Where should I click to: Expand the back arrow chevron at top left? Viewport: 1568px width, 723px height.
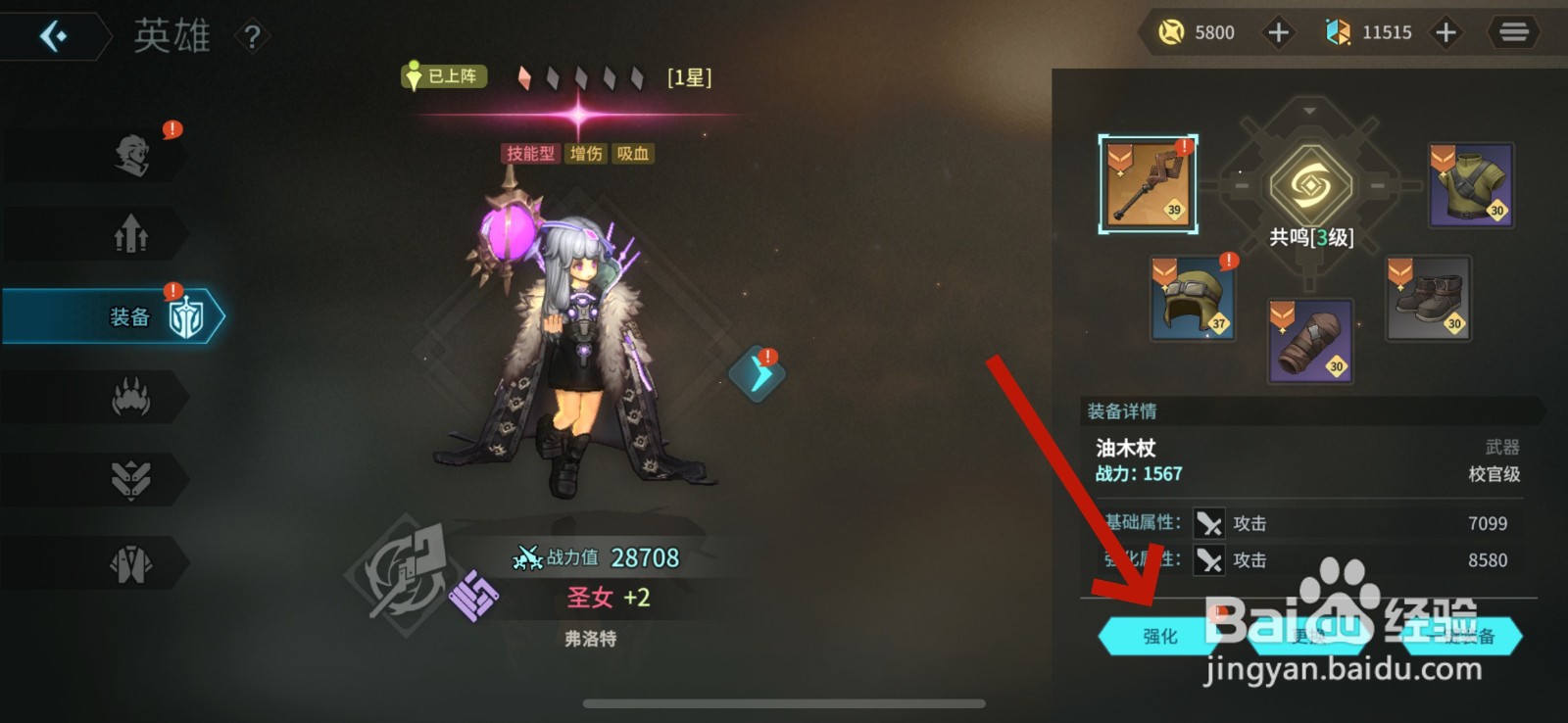[53, 36]
